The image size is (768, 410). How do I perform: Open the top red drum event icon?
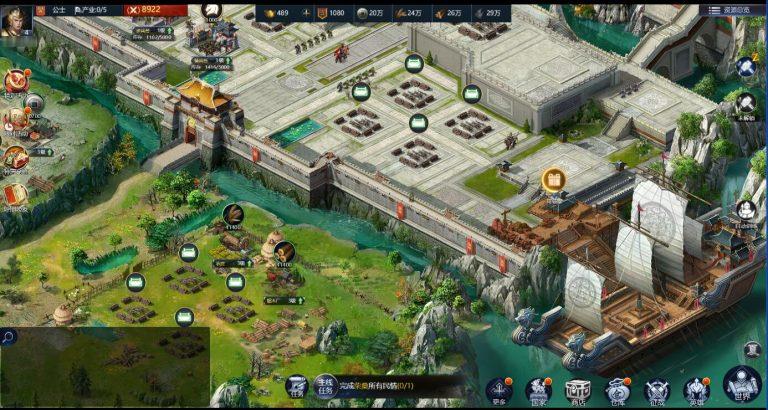[x=15, y=81]
